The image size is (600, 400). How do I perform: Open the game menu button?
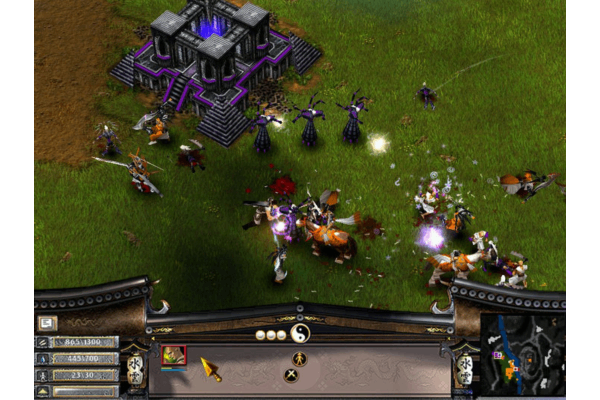point(46,322)
